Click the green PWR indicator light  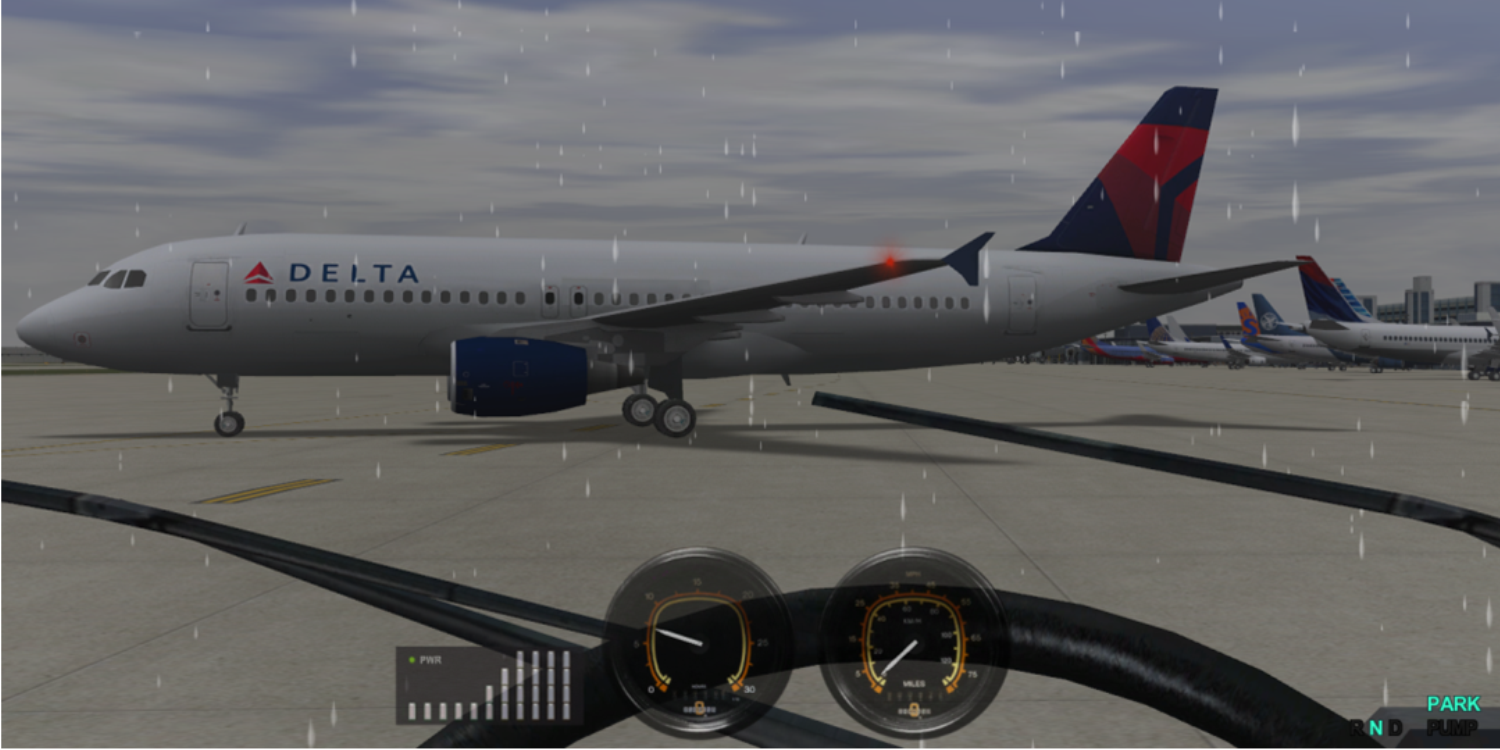pyautogui.click(x=414, y=660)
